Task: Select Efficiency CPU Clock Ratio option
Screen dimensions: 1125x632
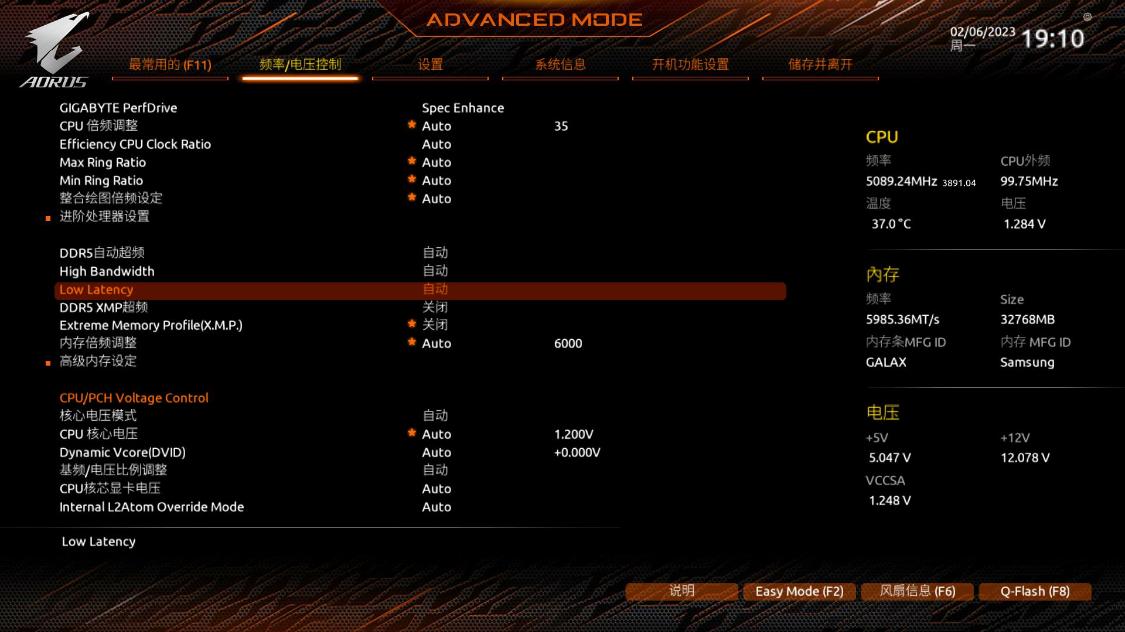Action: point(135,144)
